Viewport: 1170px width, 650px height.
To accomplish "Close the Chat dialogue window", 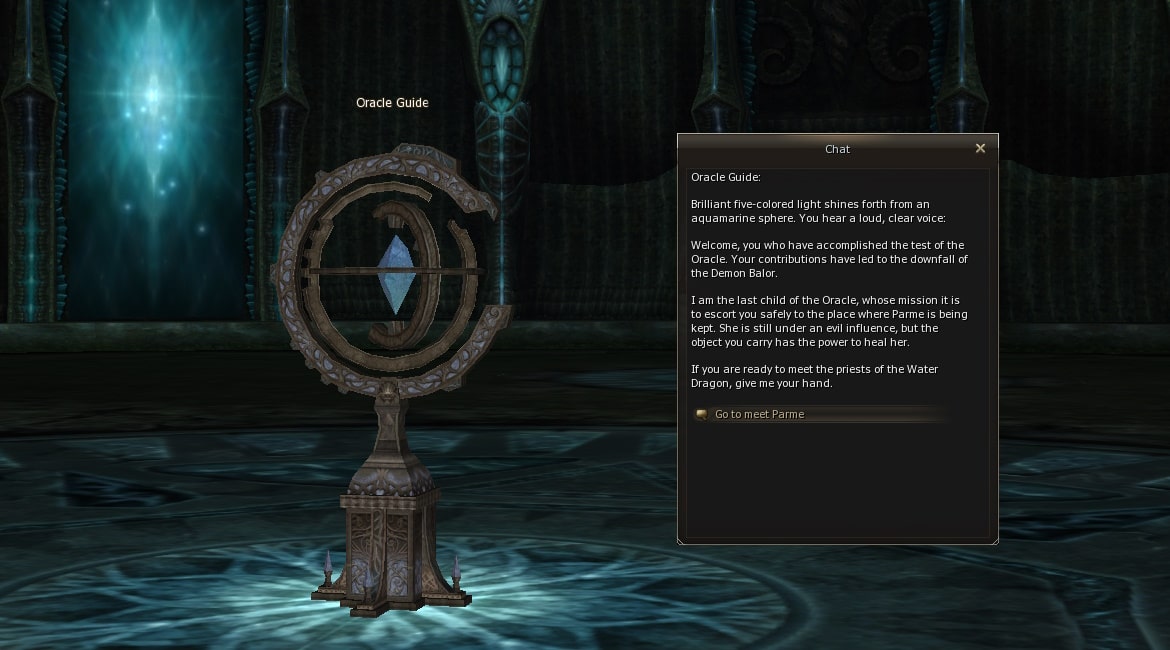I will (x=980, y=148).
